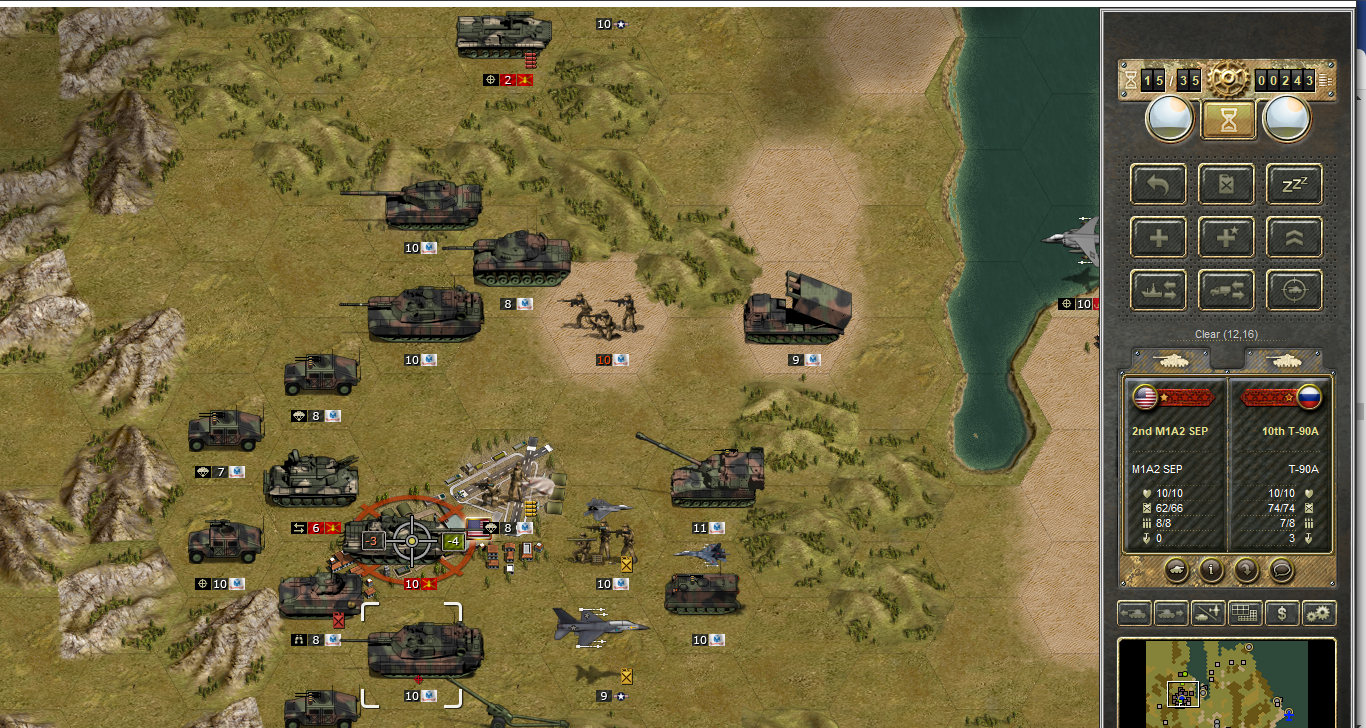
Task: Click the ship embark swap button
Action: pyautogui.click(x=1158, y=290)
